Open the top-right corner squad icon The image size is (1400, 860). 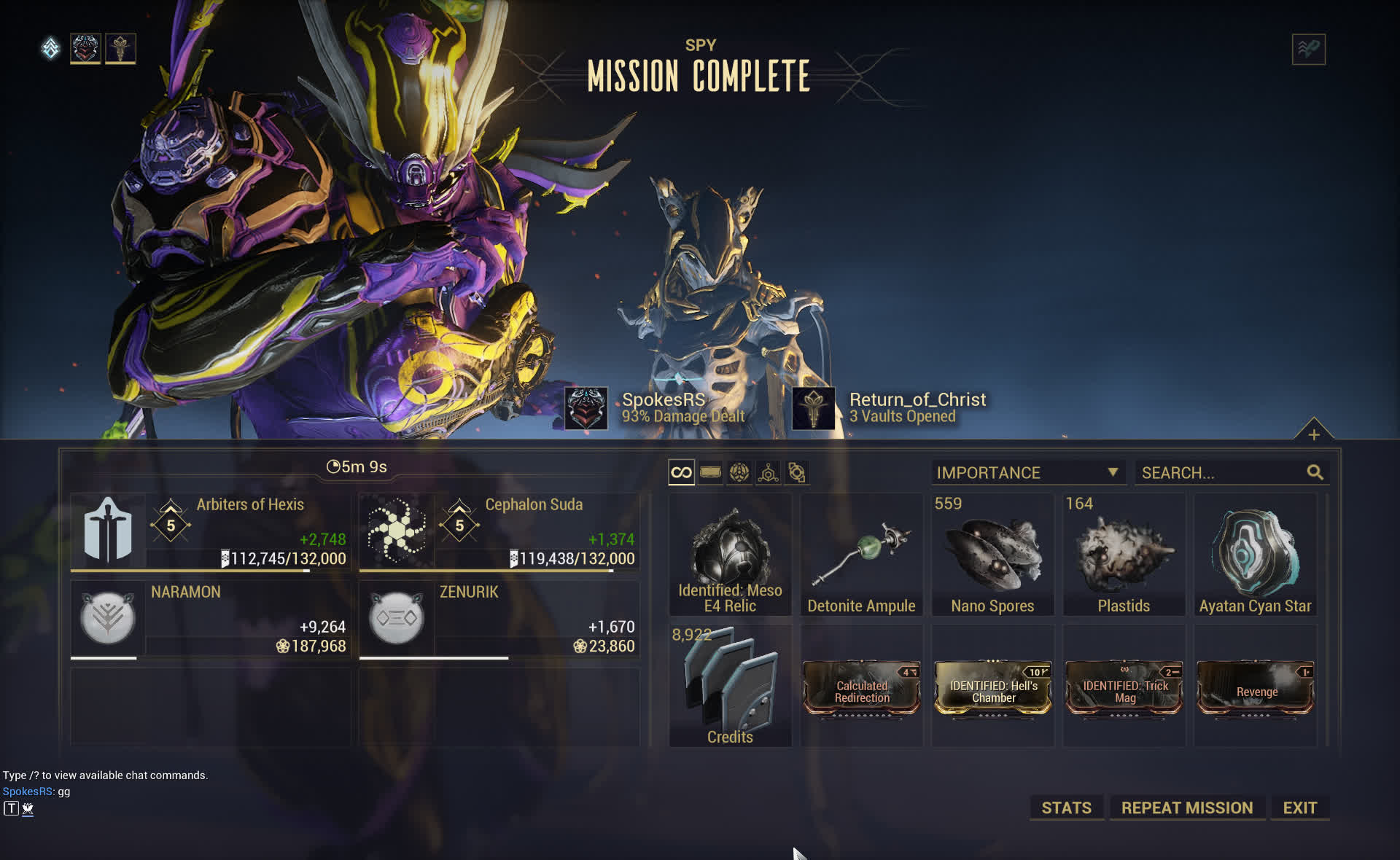[x=1308, y=50]
